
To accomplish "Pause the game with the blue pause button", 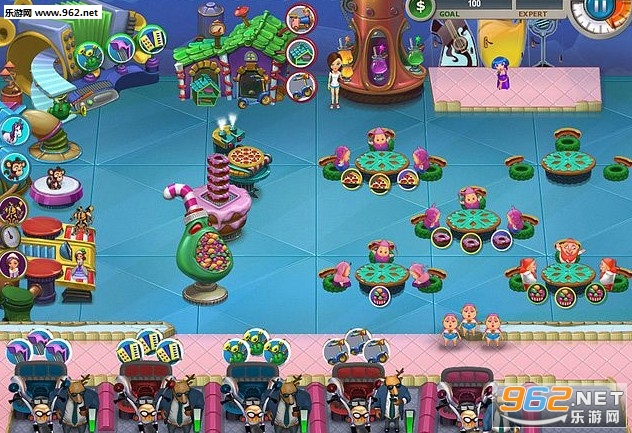I will pos(601,8).
